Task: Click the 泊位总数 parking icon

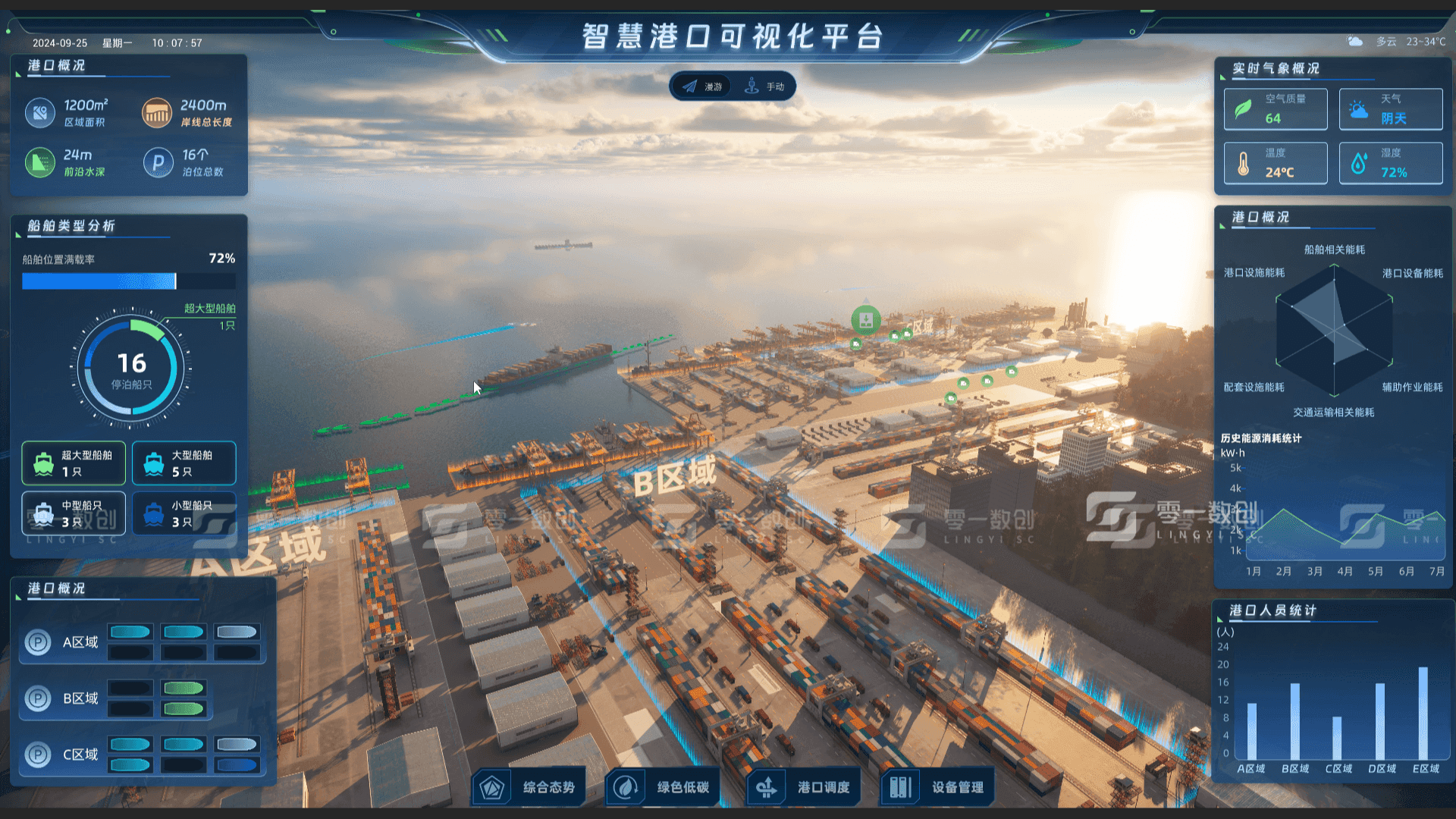Action: coord(158,162)
